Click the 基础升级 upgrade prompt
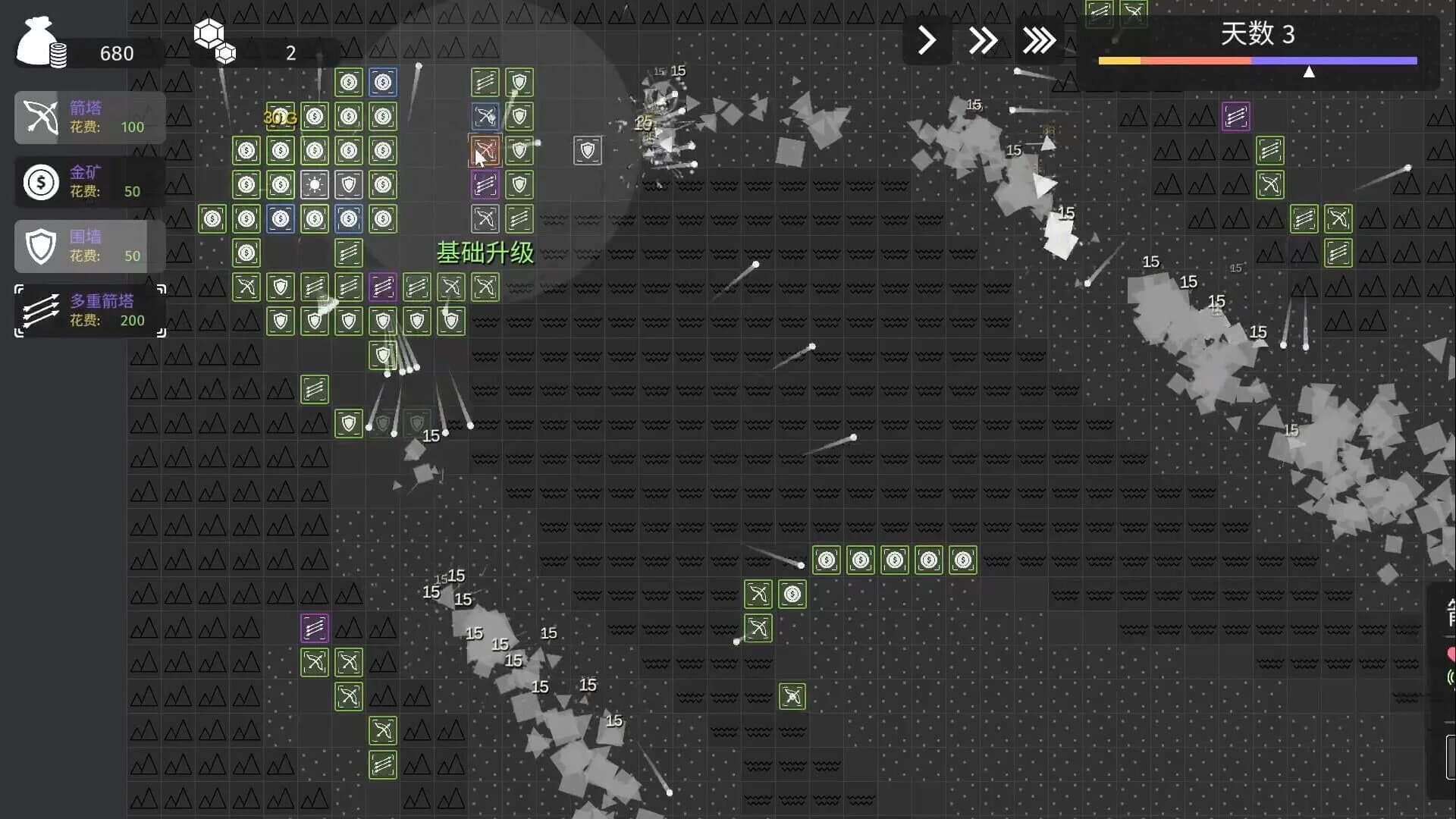 point(485,254)
